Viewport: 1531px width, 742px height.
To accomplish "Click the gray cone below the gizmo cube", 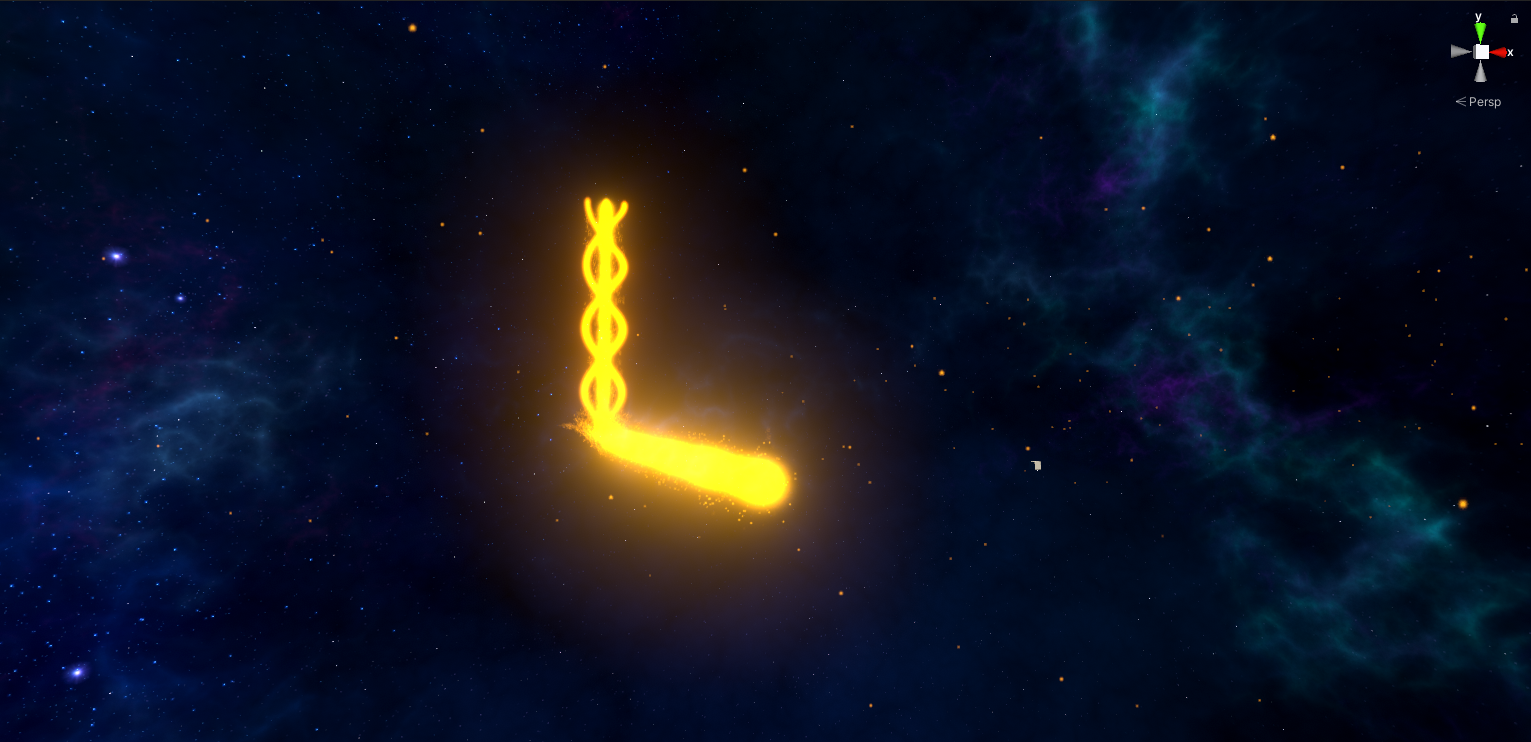I will (1481, 72).
